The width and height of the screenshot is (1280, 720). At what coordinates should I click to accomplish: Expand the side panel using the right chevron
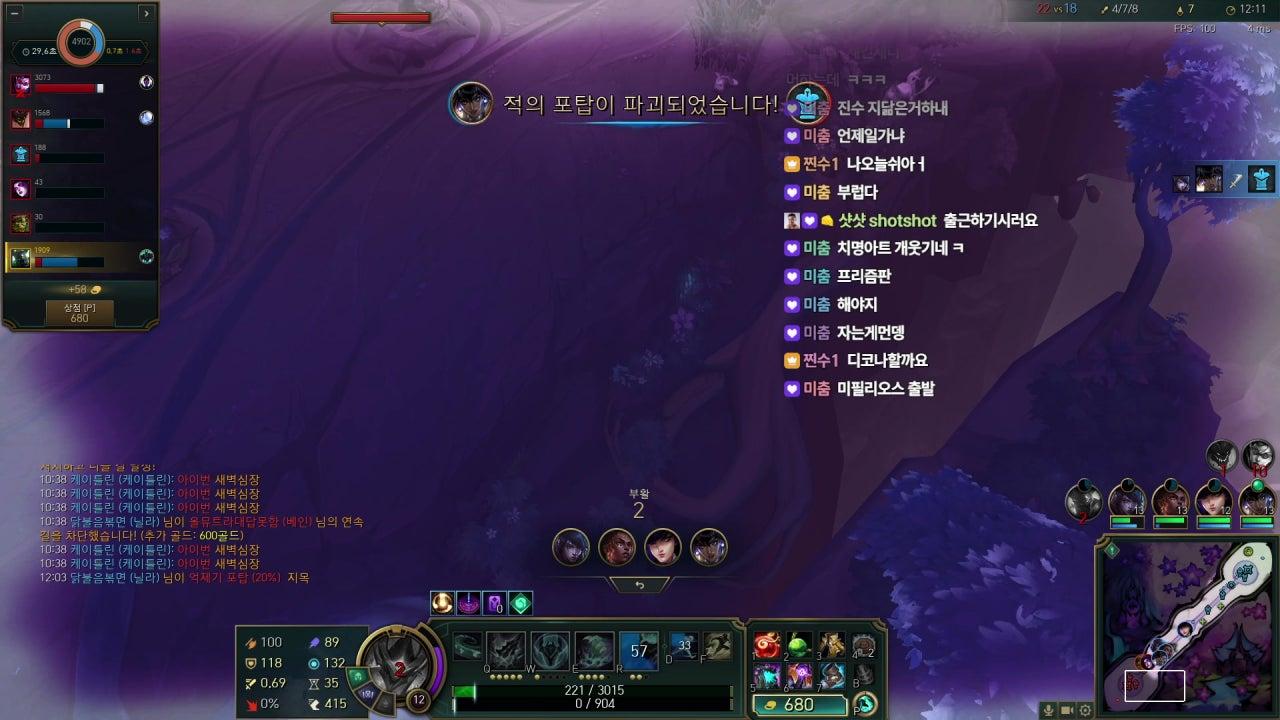(x=146, y=14)
